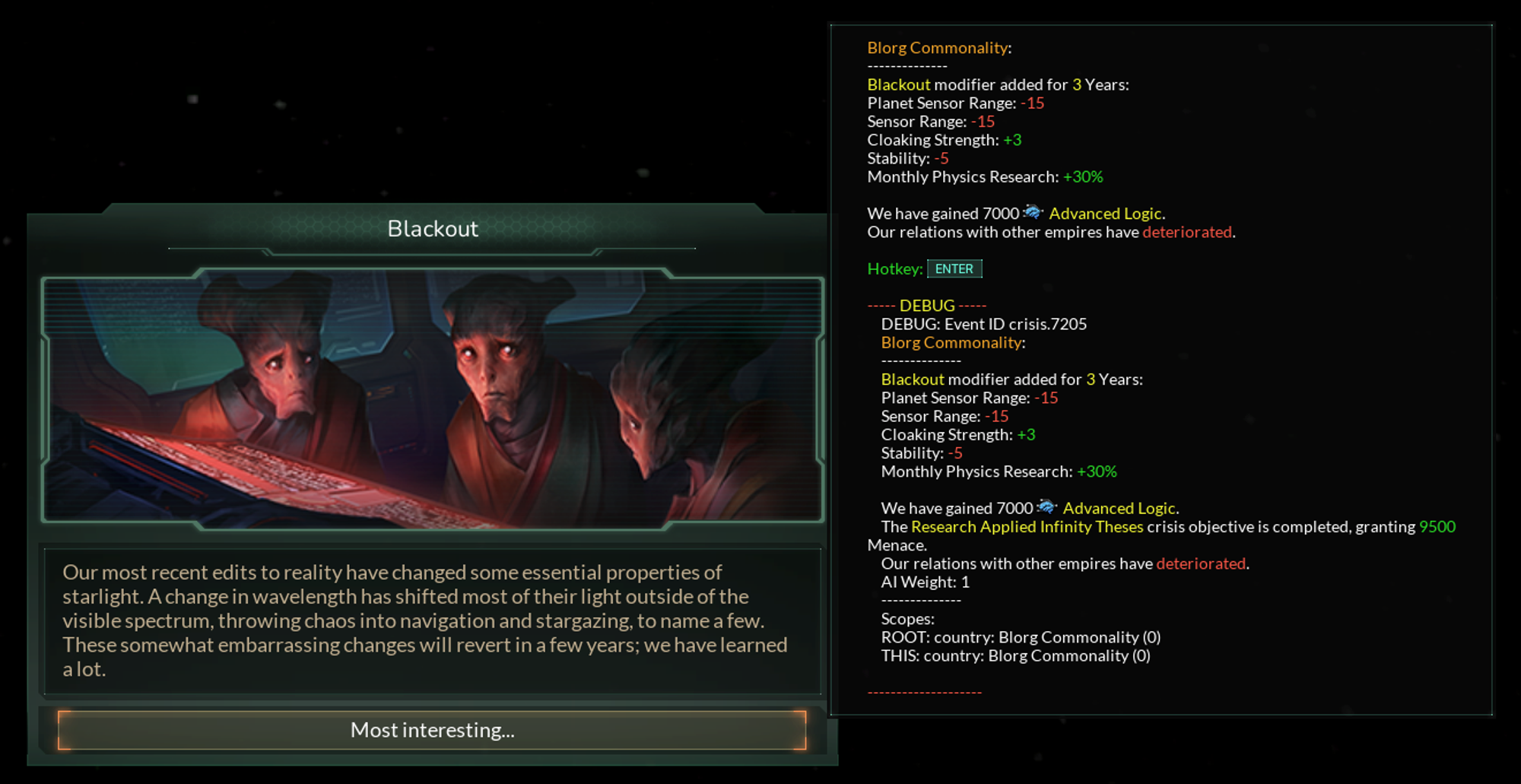This screenshot has width=1521, height=784.
Task: Click the physics icon in the DEBUG section
Action: (x=1048, y=507)
